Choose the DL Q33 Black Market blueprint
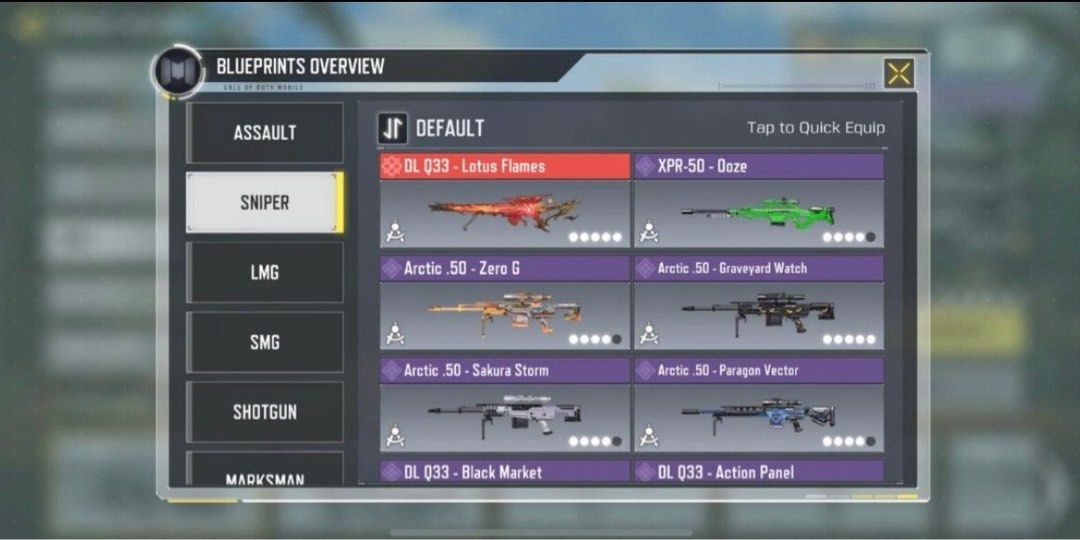The height and width of the screenshot is (540, 1080). 505,472
